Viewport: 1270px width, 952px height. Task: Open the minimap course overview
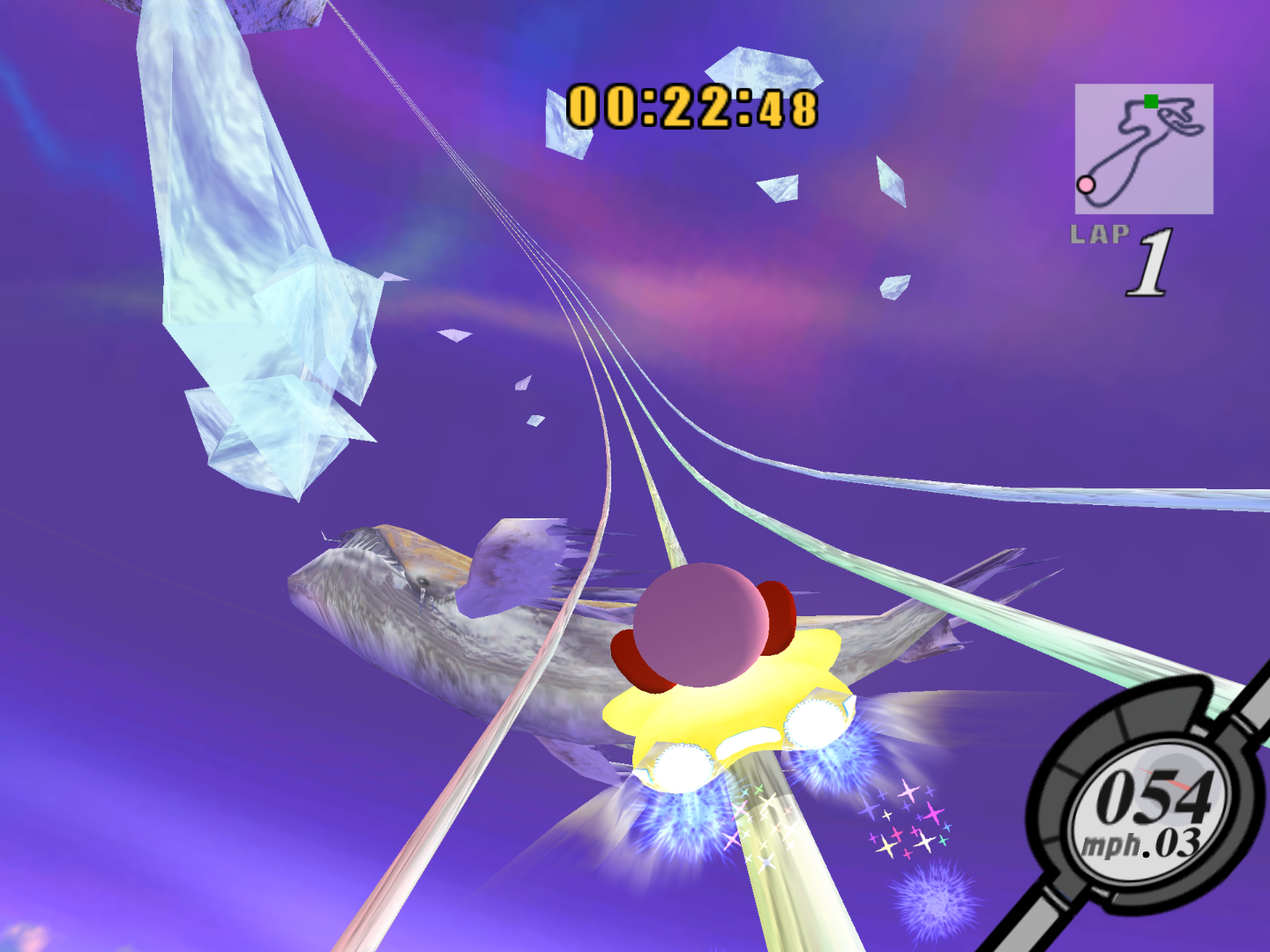point(1142,150)
